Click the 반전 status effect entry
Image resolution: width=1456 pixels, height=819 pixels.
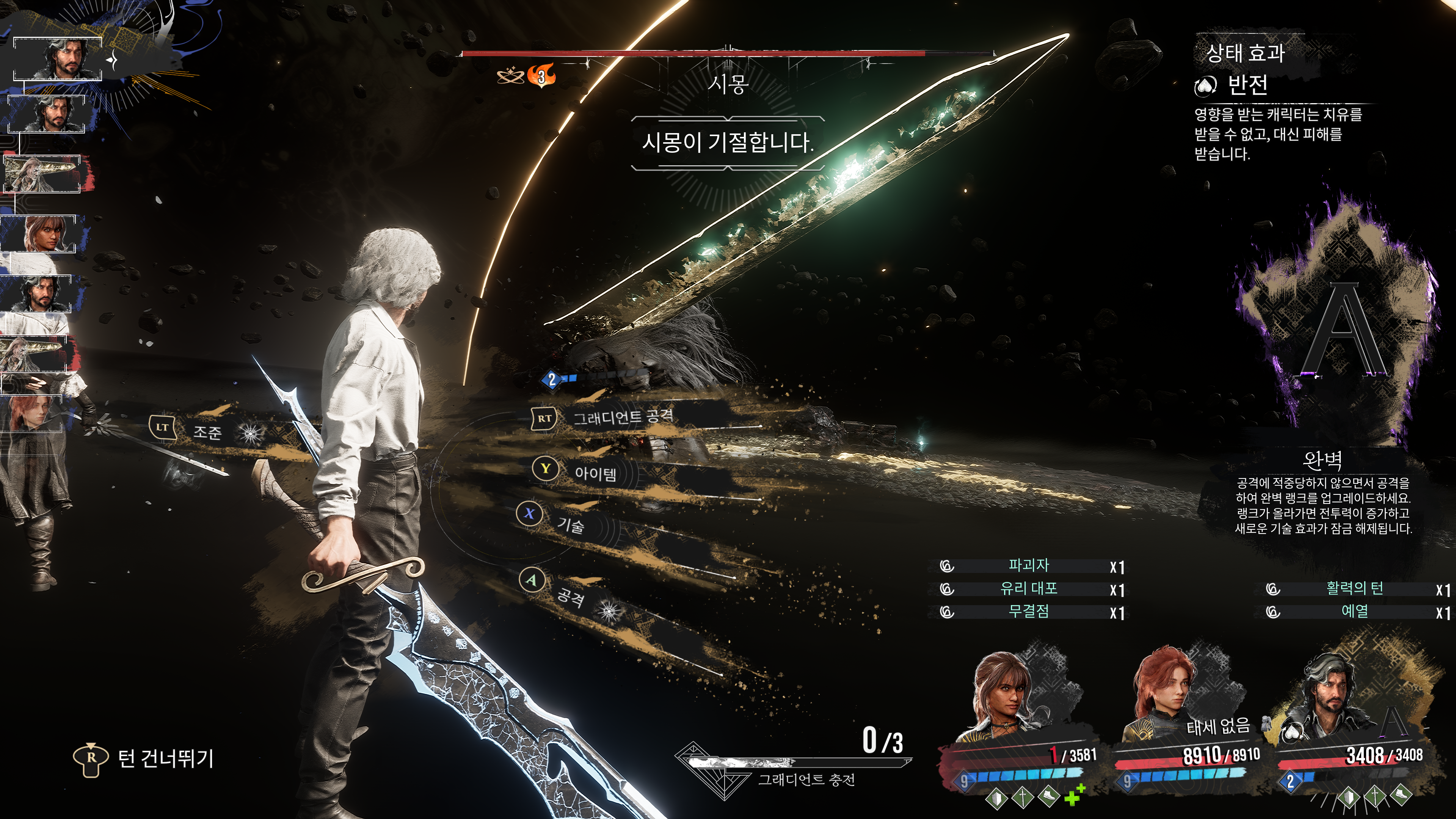click(x=1247, y=85)
